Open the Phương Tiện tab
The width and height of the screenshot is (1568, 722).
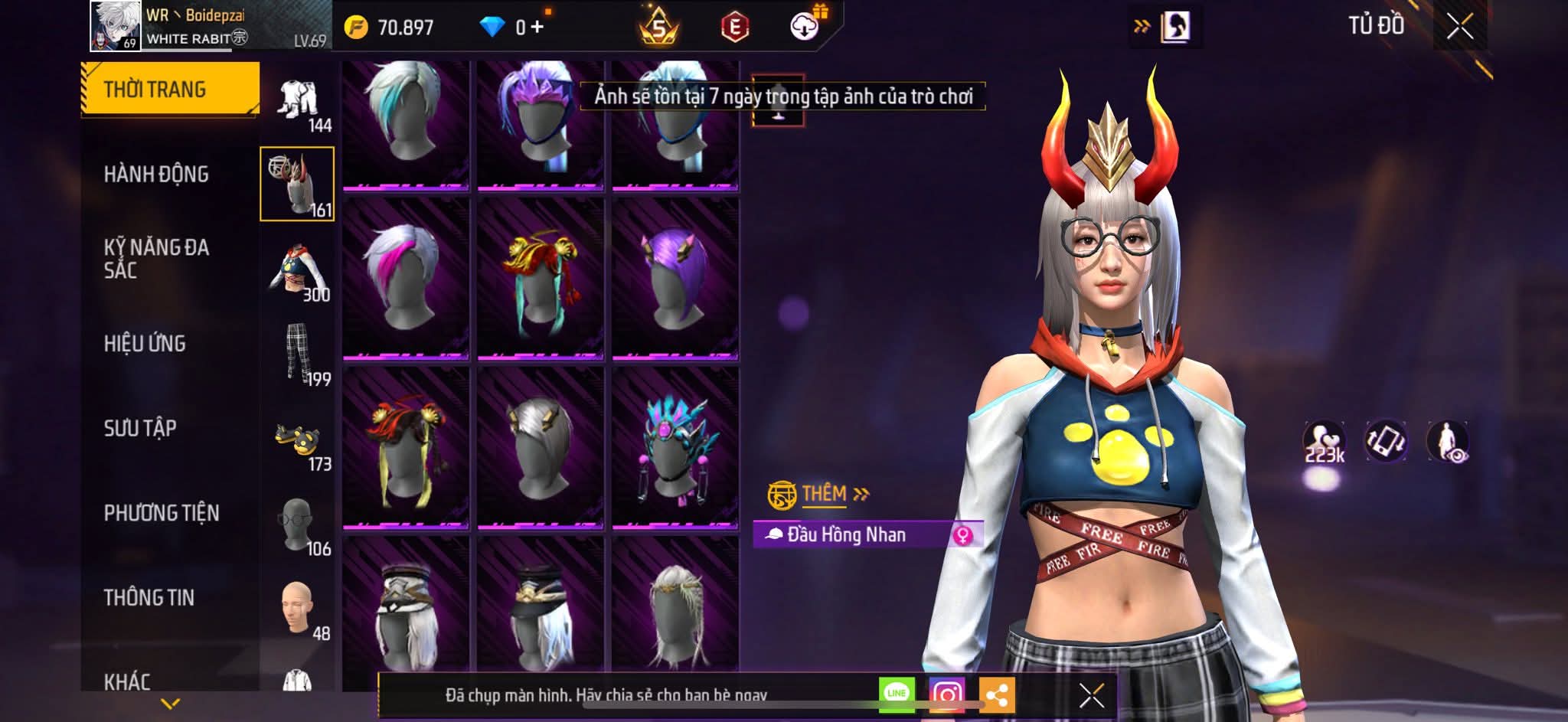162,513
